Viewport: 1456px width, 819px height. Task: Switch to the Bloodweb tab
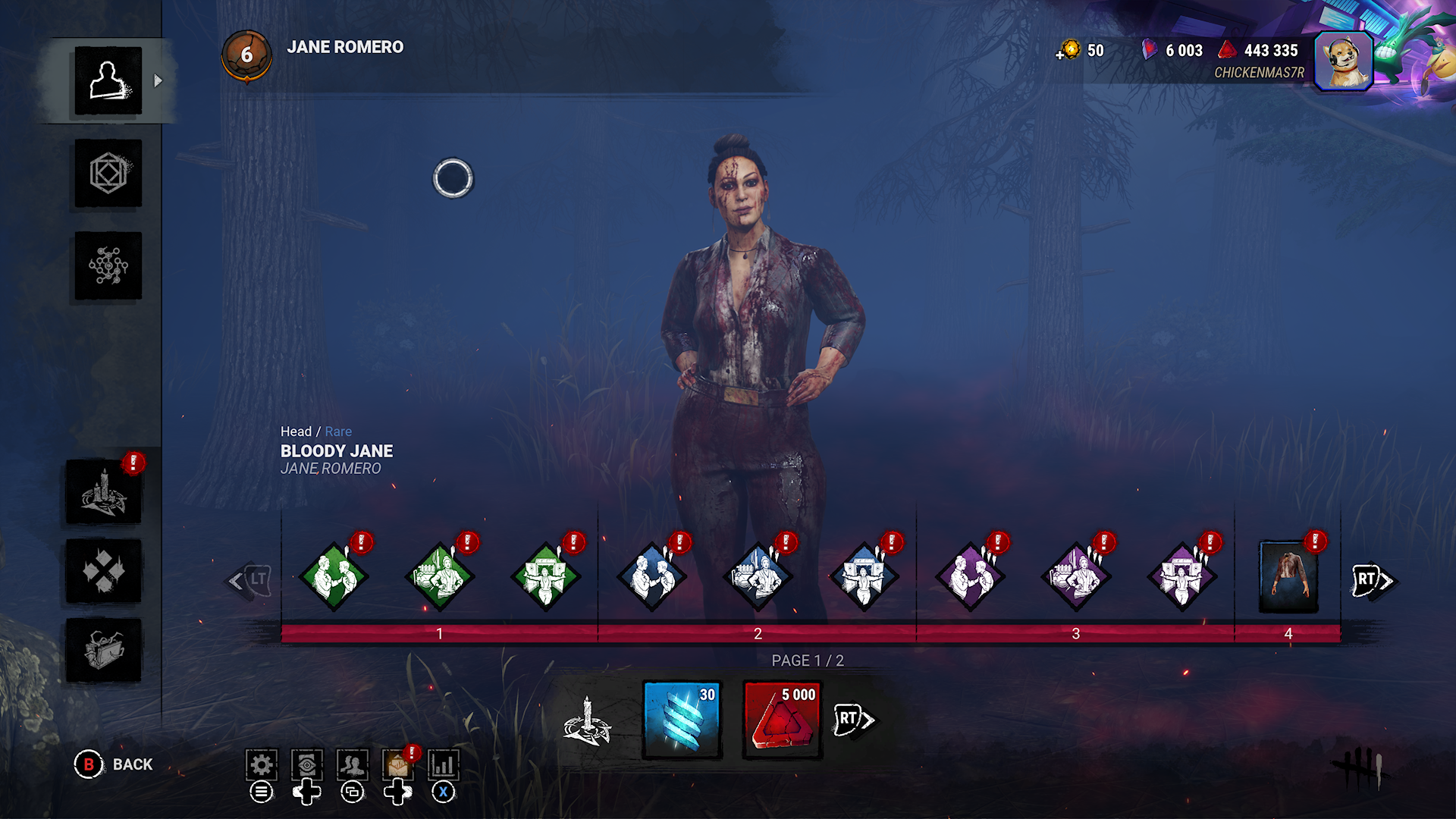(x=108, y=265)
